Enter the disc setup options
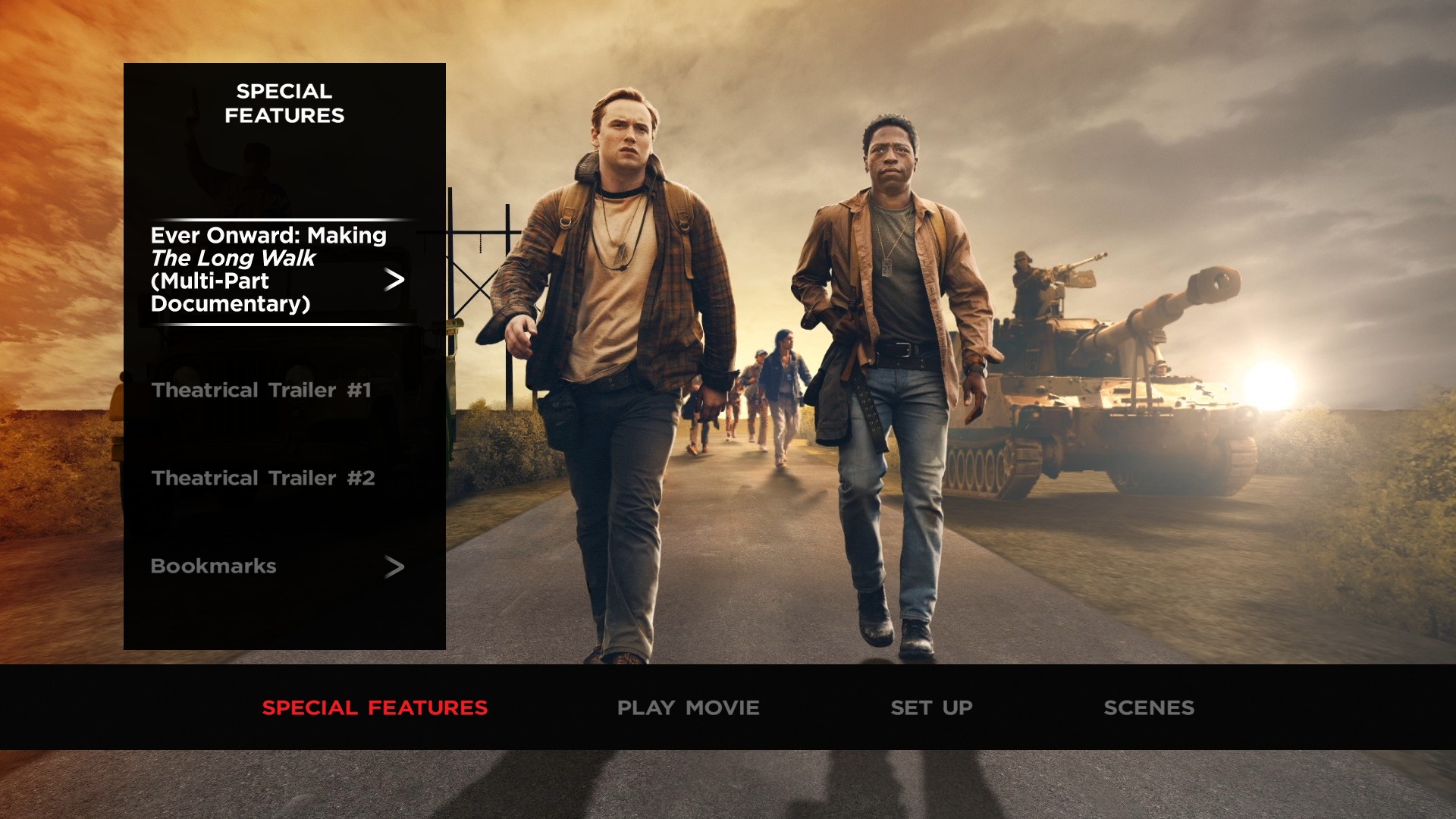The height and width of the screenshot is (819, 1456). point(930,708)
